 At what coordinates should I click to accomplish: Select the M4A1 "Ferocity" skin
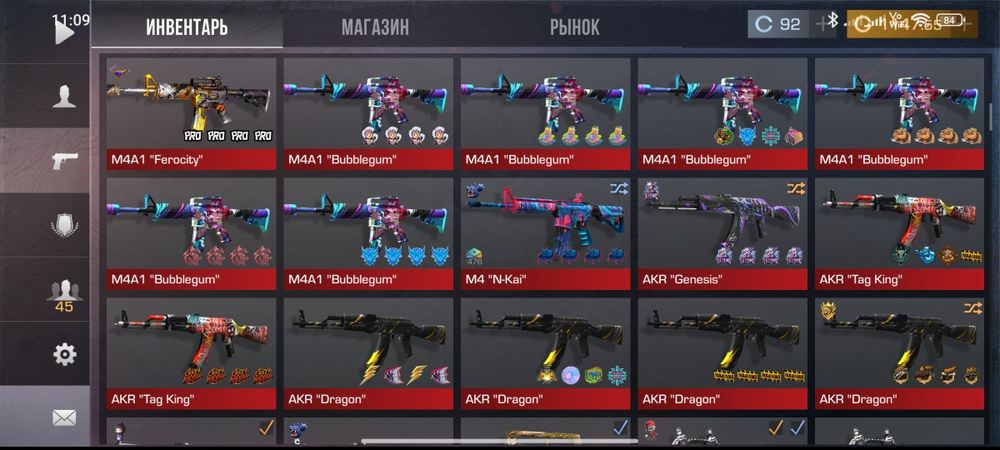click(x=192, y=112)
